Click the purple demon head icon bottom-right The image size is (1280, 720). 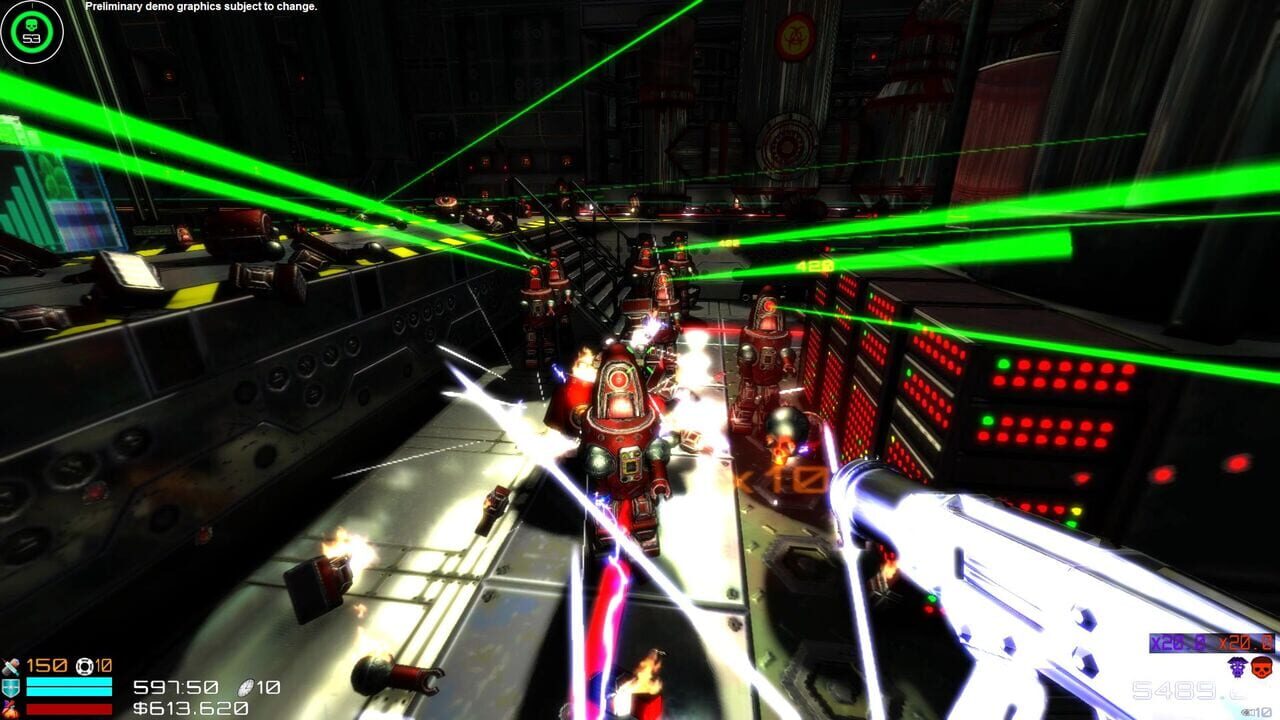1236,668
